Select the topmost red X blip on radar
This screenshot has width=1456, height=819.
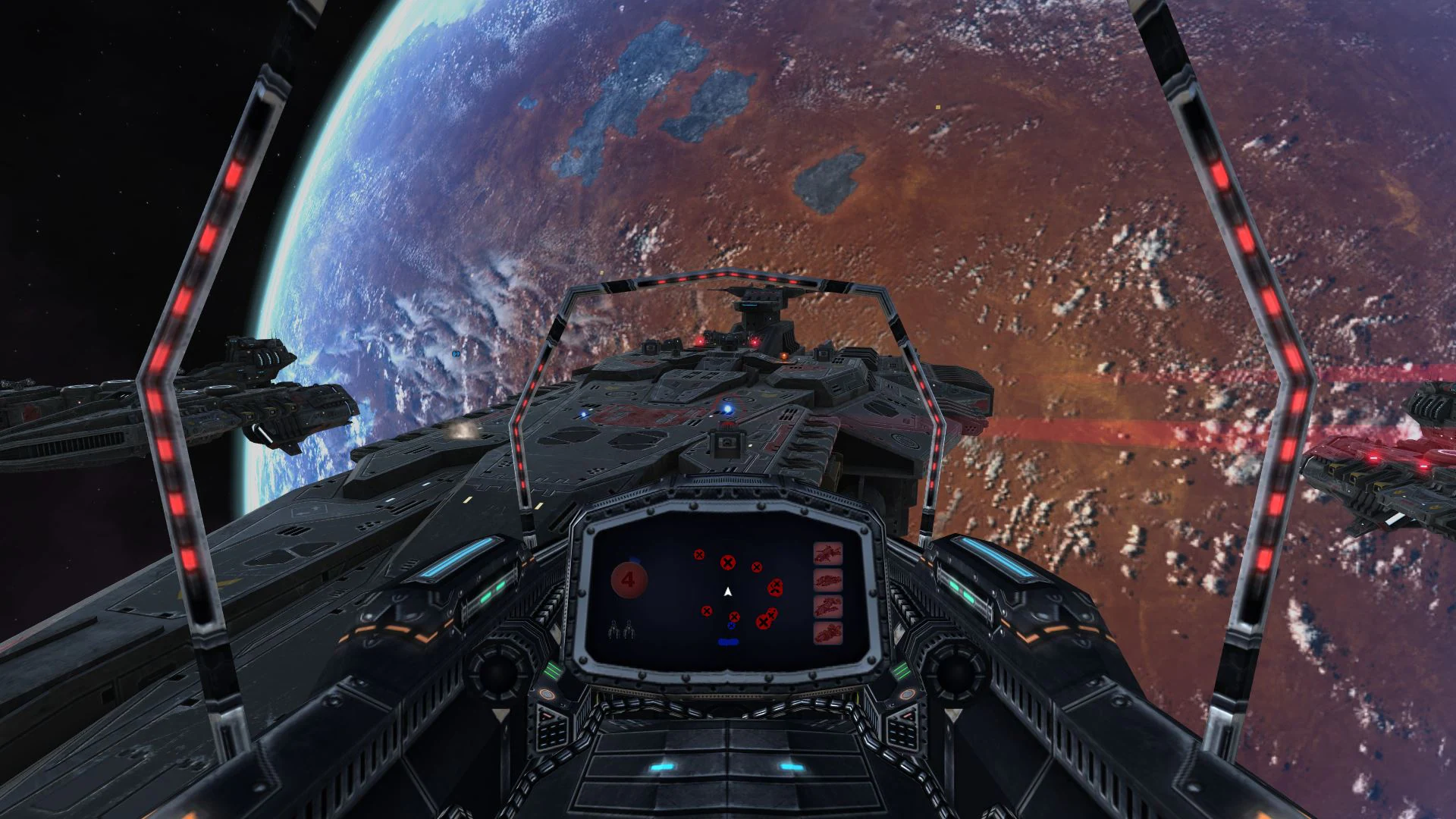click(699, 554)
